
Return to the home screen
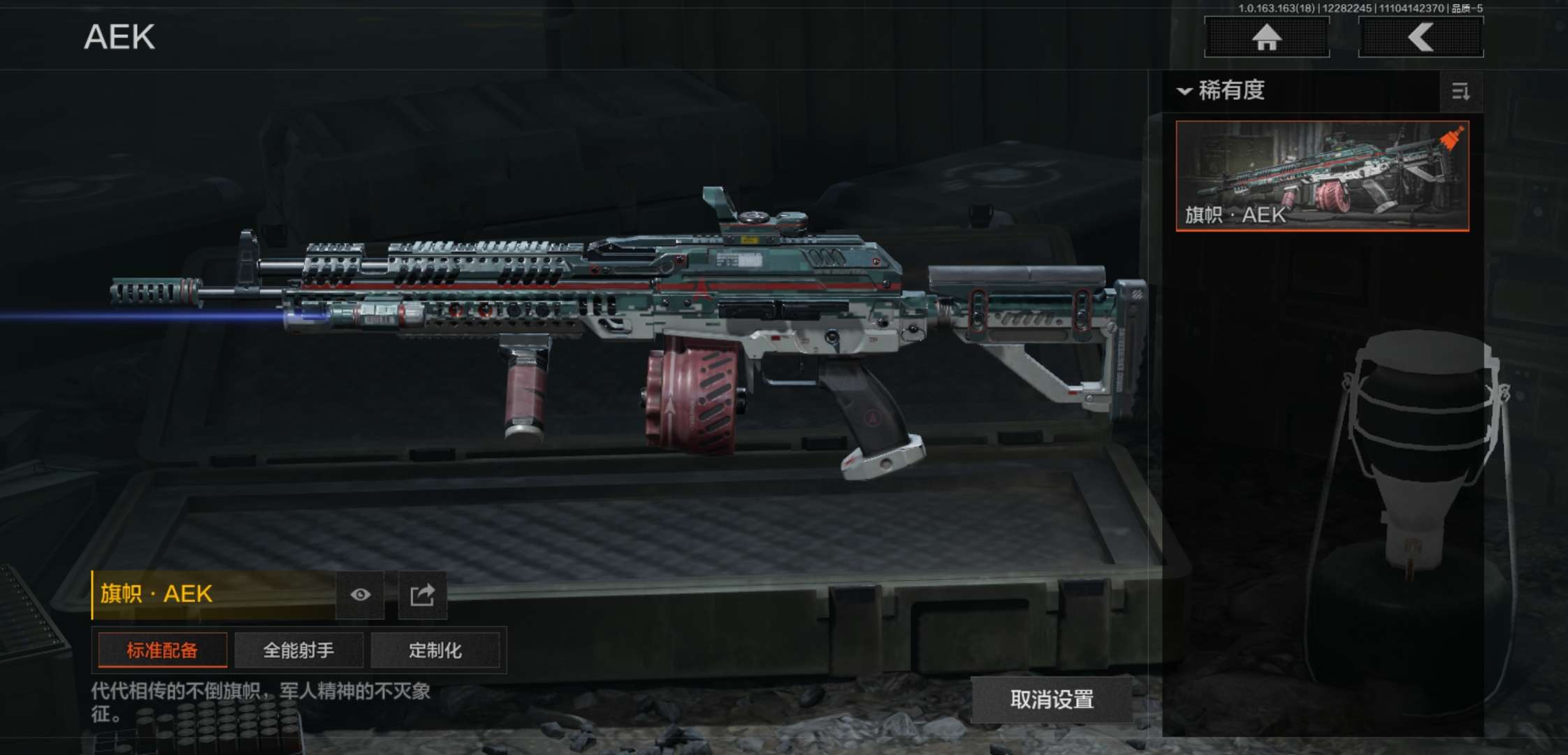(x=1266, y=37)
